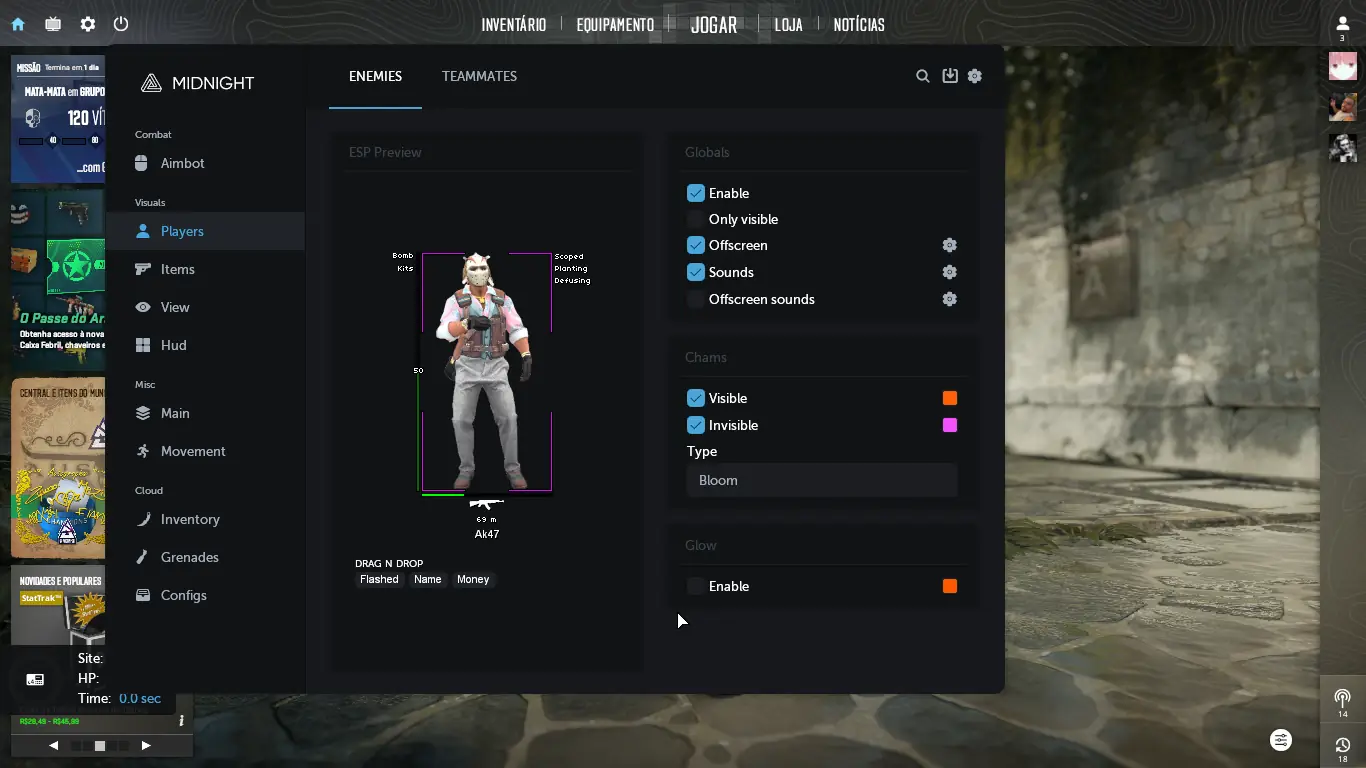Go to the Hud section

click(x=173, y=345)
